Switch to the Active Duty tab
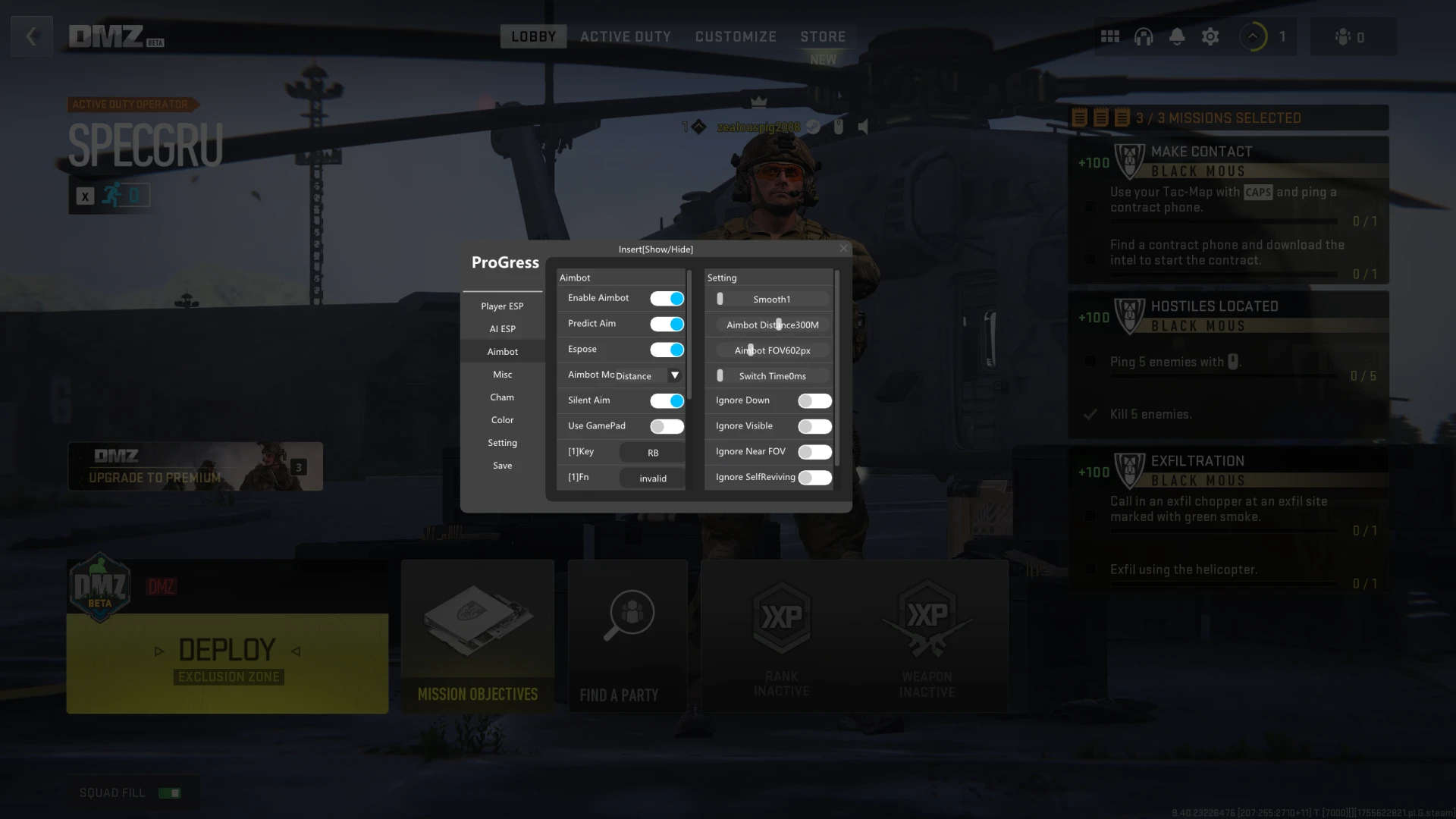1456x819 pixels. [626, 36]
